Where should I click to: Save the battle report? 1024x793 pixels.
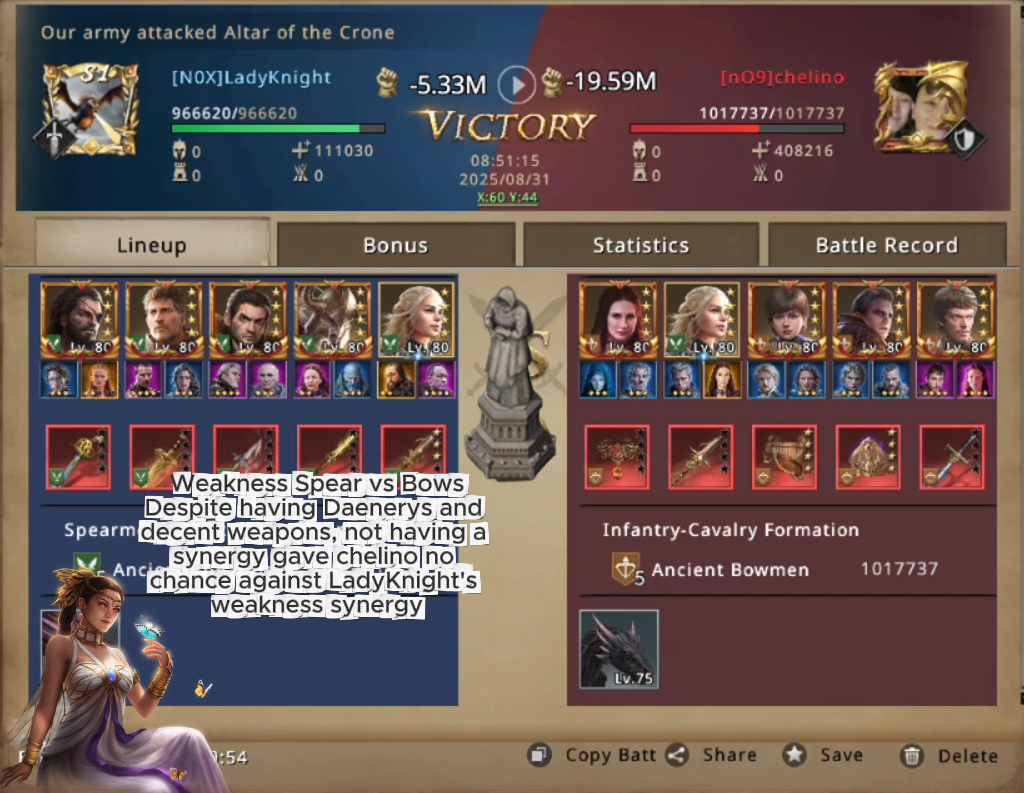pyautogui.click(x=824, y=755)
